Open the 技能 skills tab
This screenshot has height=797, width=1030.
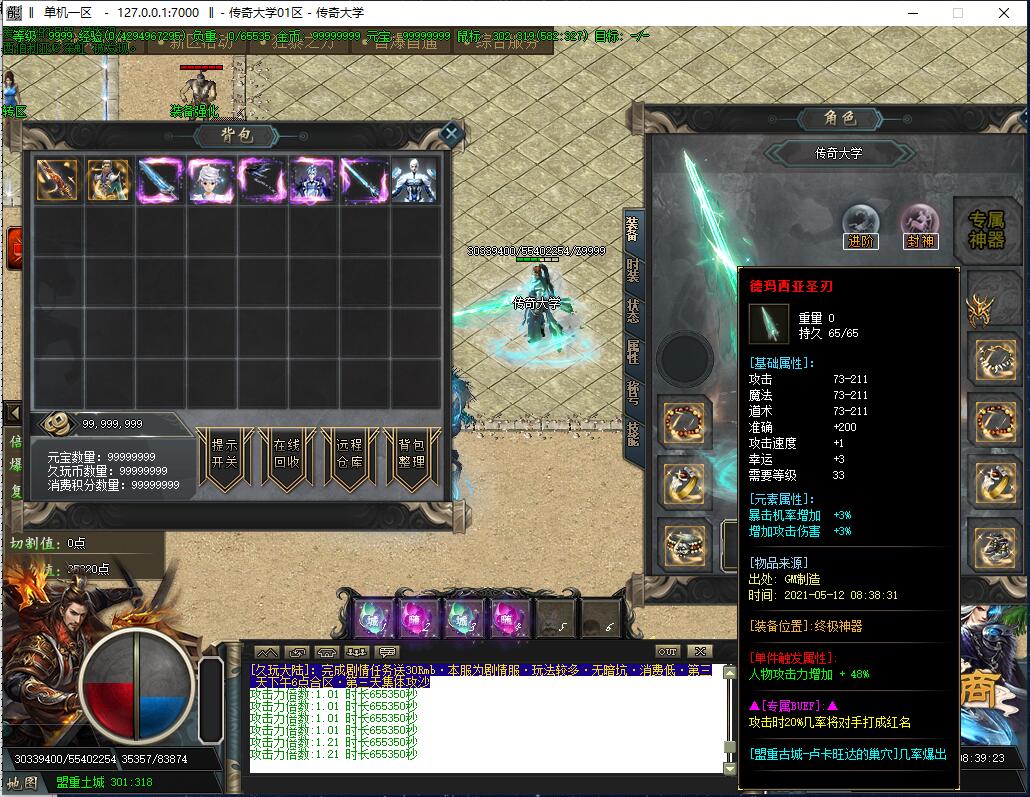632,432
